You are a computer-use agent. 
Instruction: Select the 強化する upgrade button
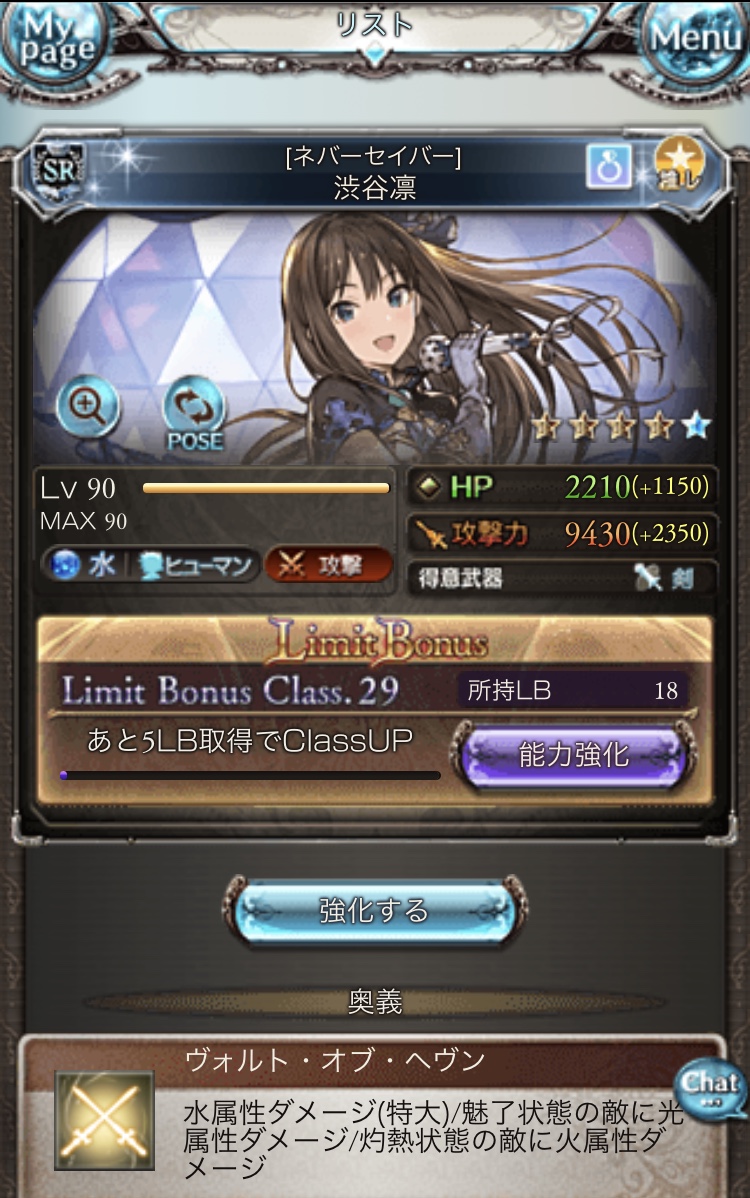tap(374, 911)
